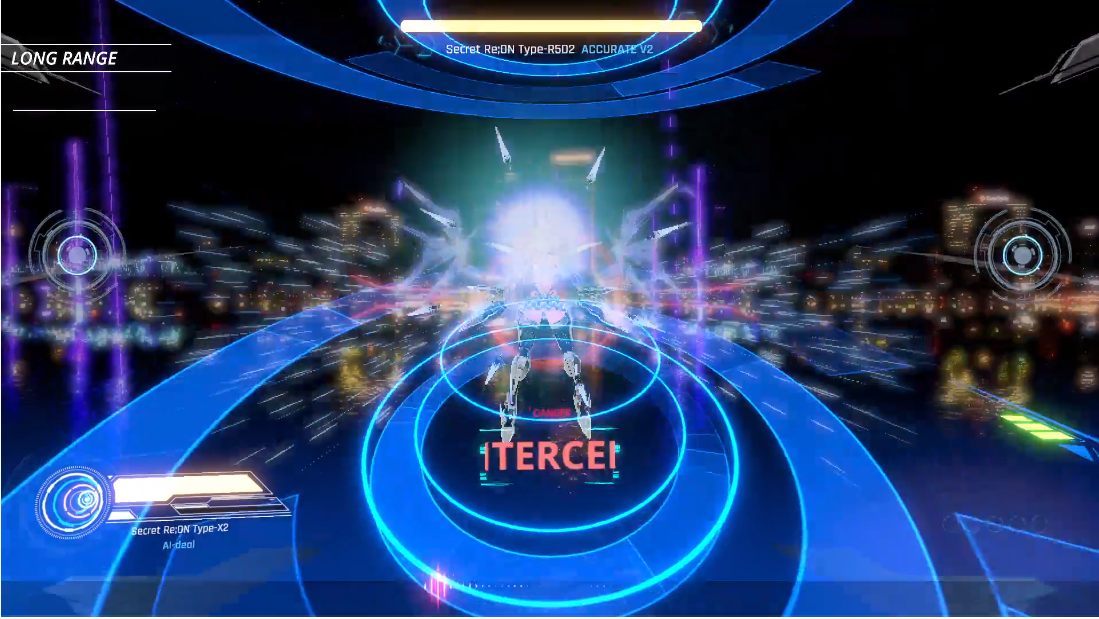
Task: Tap the LONG RANGE mode label
Action: pyautogui.click(x=65, y=59)
